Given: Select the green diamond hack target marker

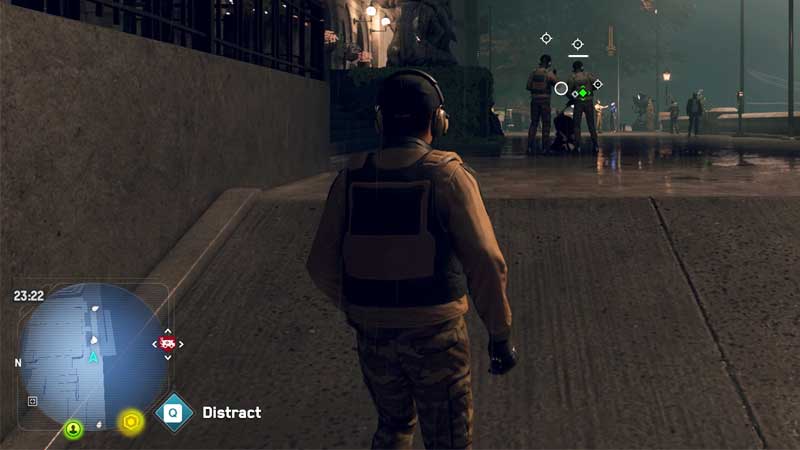Looking at the screenshot, I should 582,93.
